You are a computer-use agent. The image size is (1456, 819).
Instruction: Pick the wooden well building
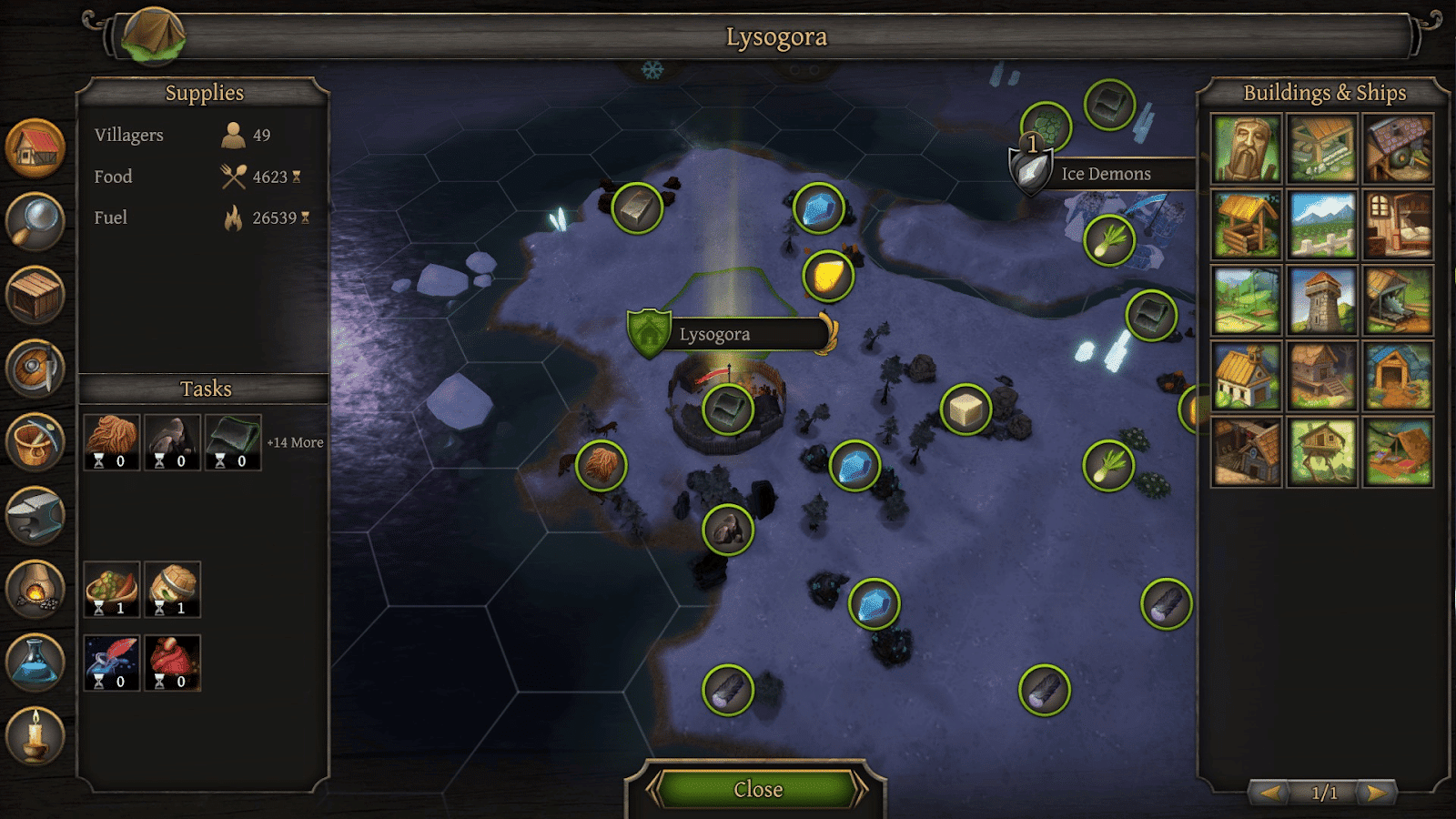pos(1247,225)
